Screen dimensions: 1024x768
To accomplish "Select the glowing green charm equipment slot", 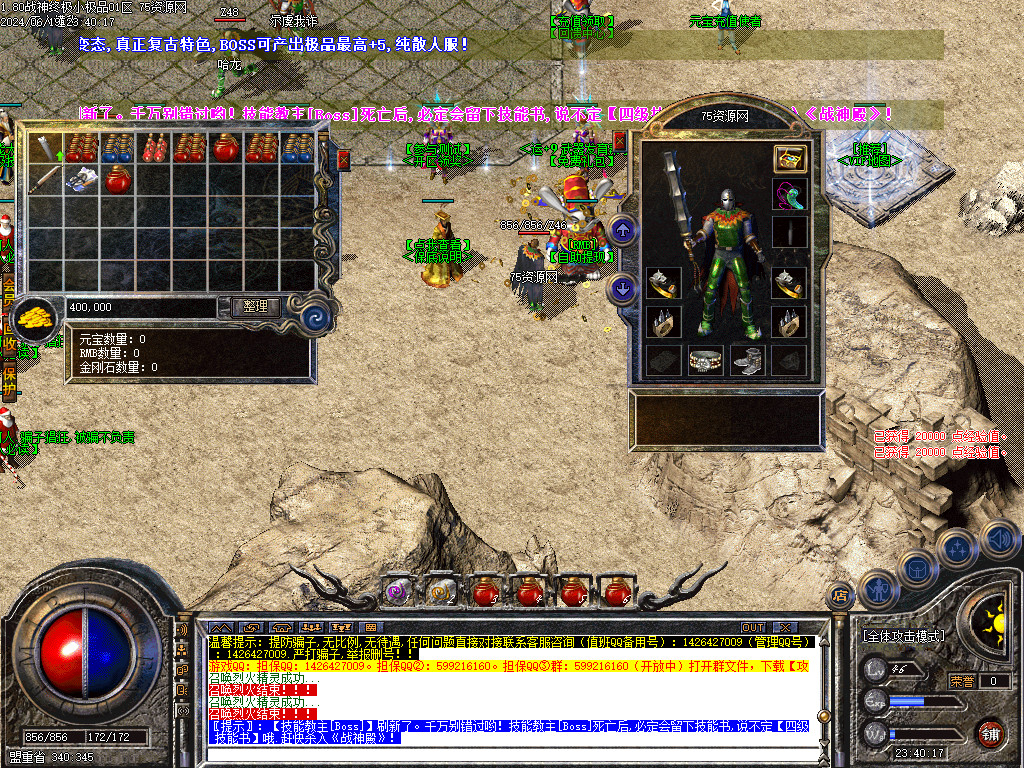I will (790, 195).
